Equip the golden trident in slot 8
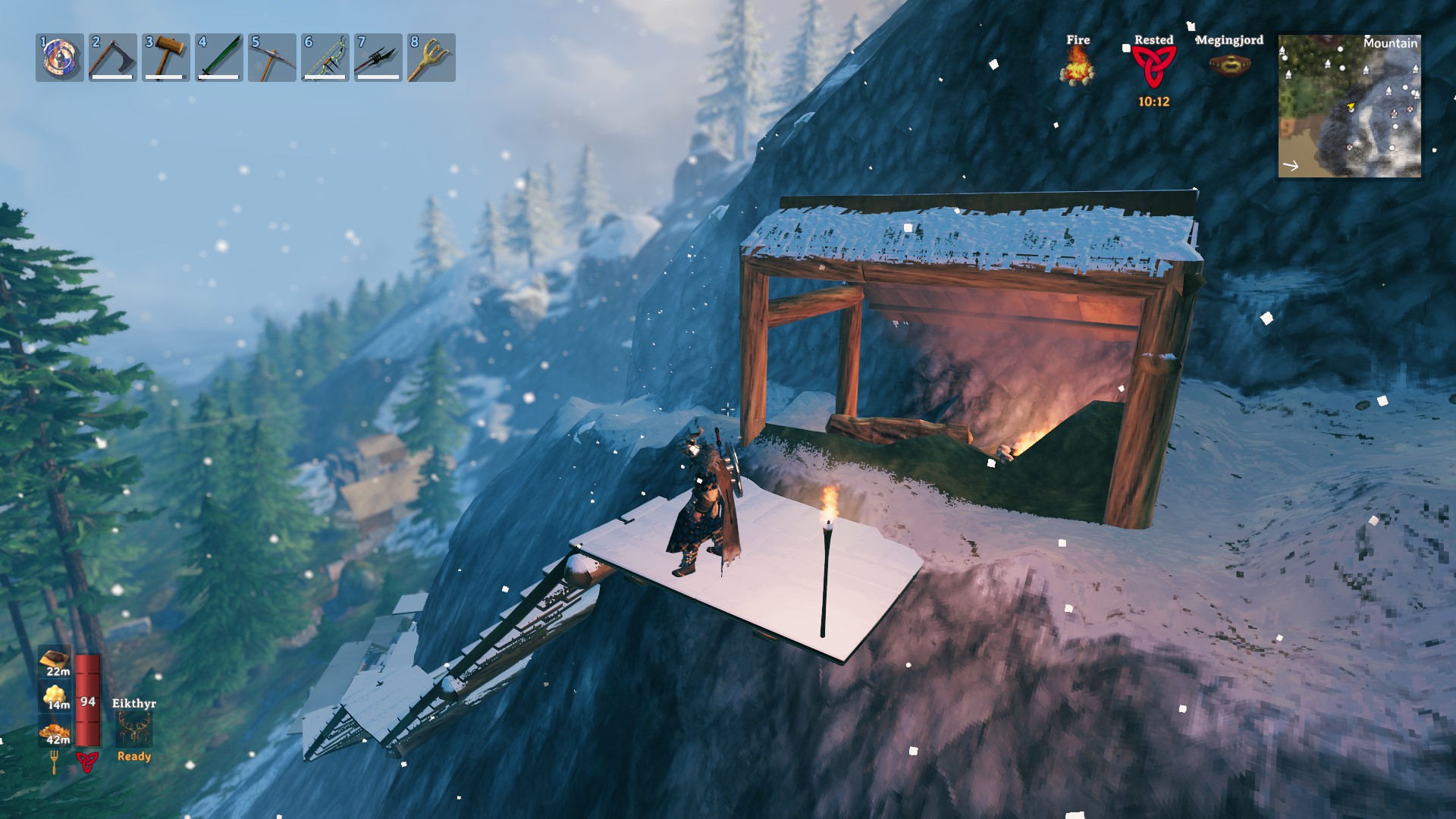This screenshot has height=819, width=1456. click(431, 58)
